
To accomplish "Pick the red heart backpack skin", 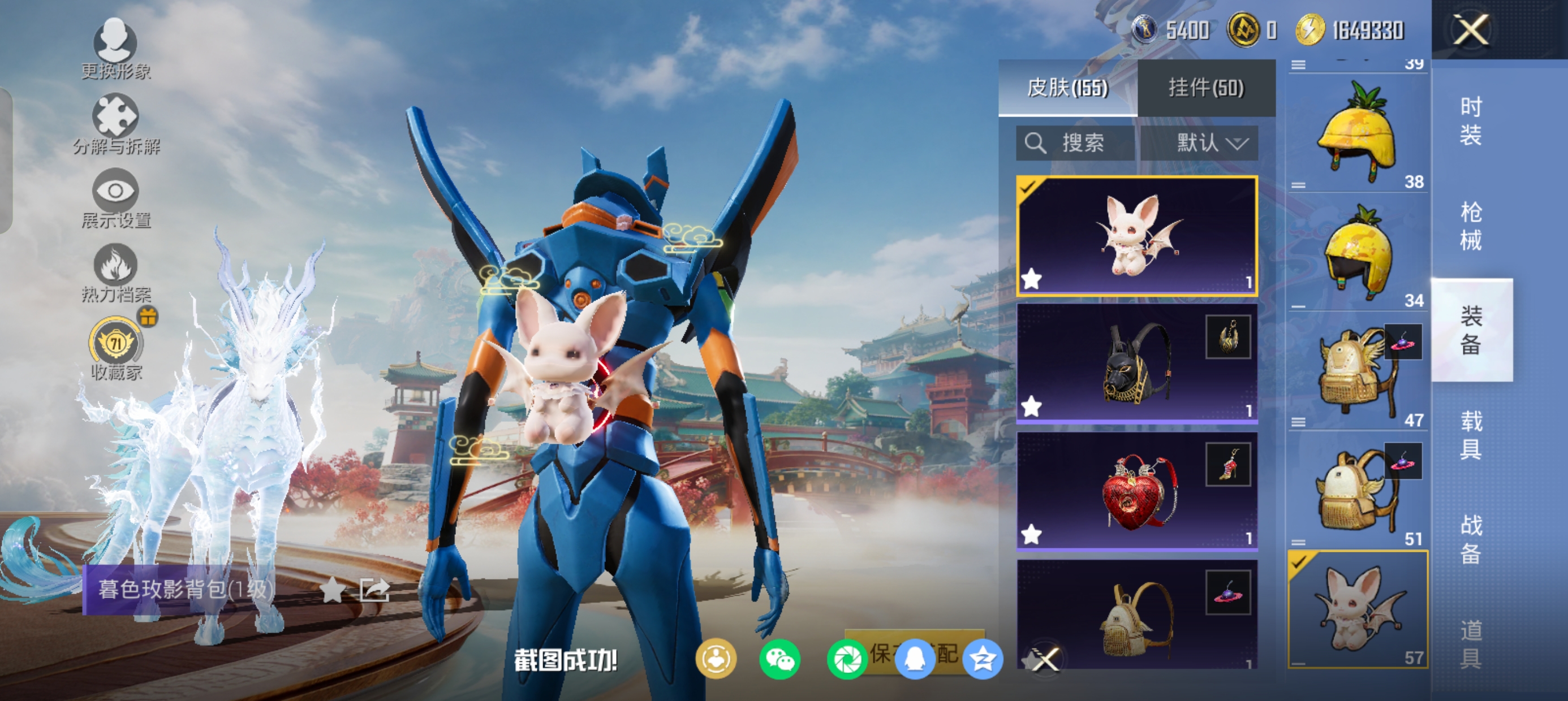I will click(x=1136, y=491).
